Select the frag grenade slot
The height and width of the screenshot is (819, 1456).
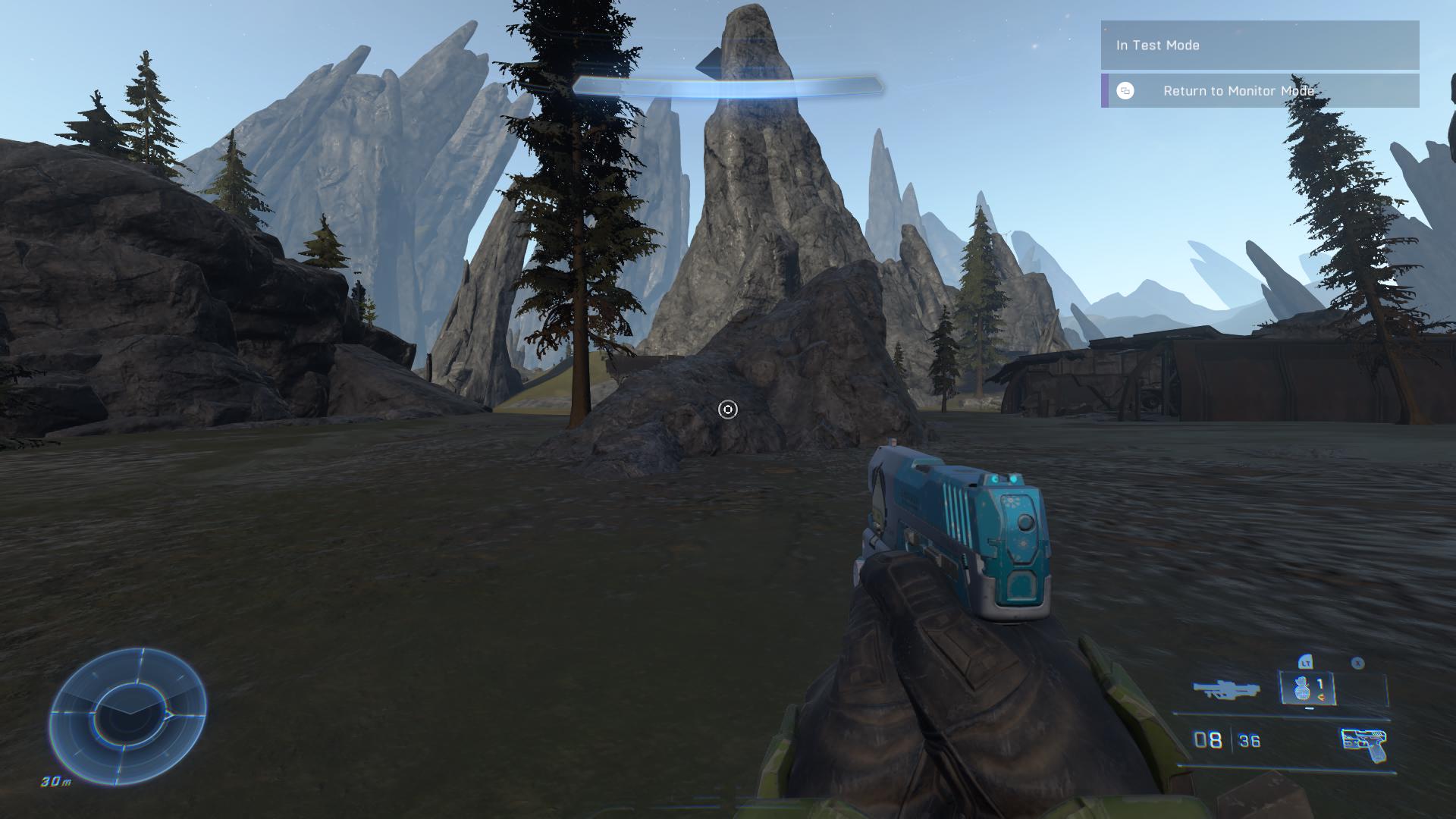(x=1307, y=689)
